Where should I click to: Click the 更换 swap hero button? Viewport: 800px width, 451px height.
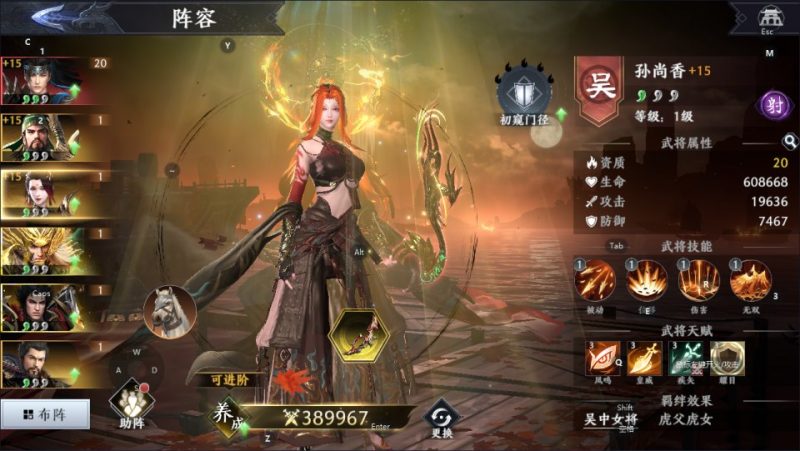[440, 416]
